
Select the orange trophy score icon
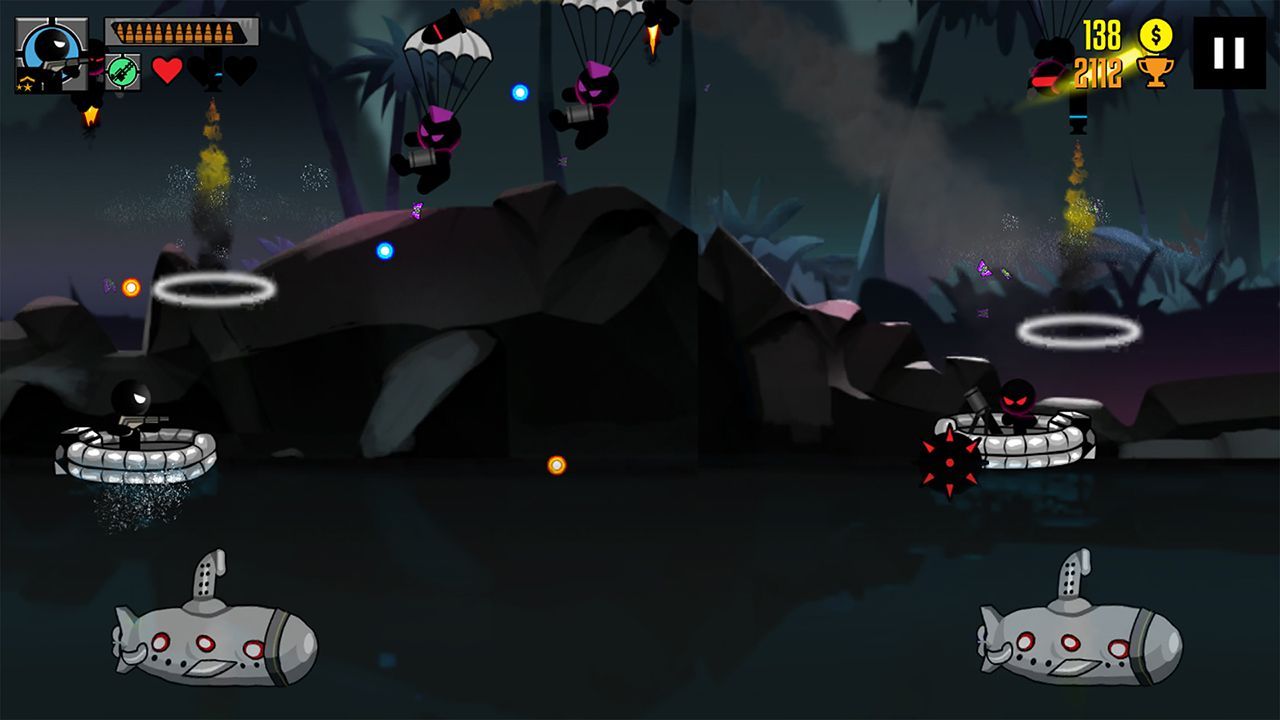(x=1157, y=72)
